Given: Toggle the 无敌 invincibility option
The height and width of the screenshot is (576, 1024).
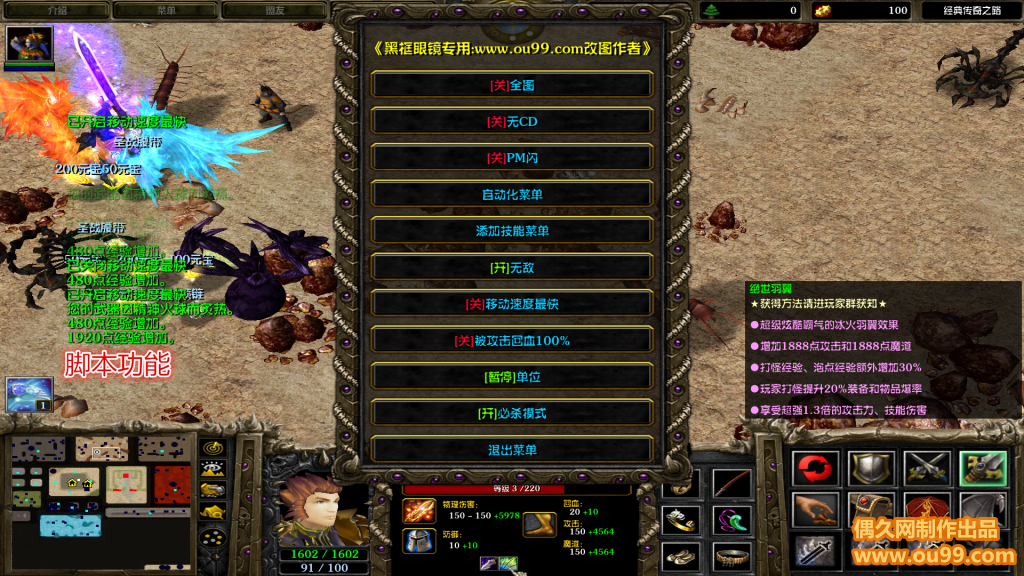Looking at the screenshot, I should [x=512, y=268].
